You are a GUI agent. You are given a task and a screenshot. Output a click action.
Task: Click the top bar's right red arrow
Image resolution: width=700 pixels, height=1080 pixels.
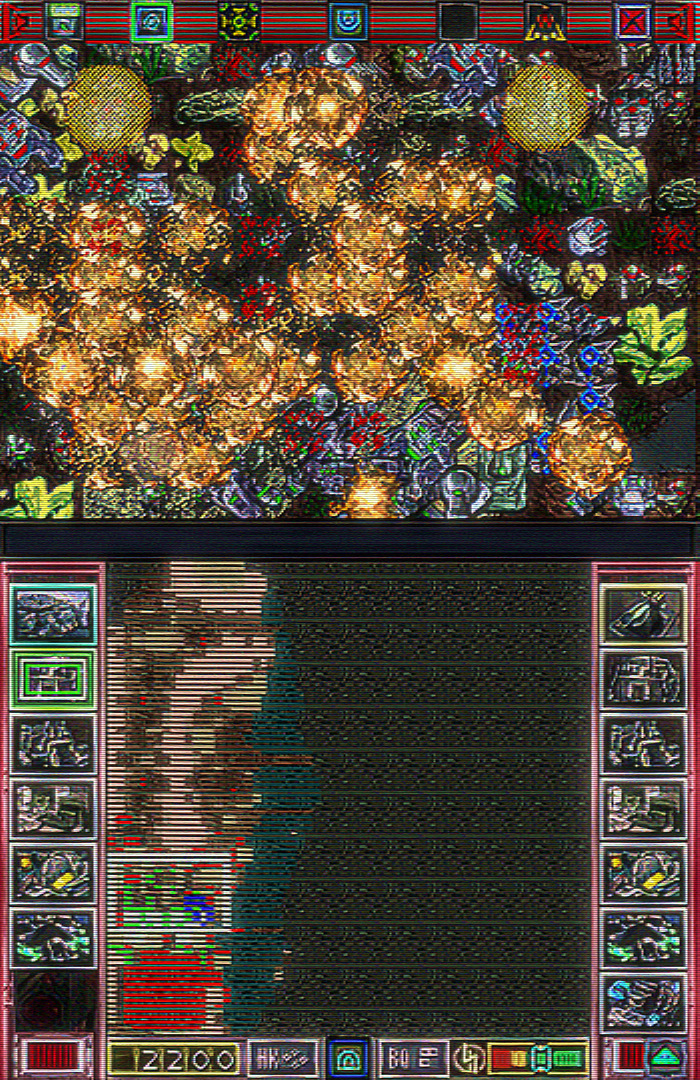click(684, 21)
